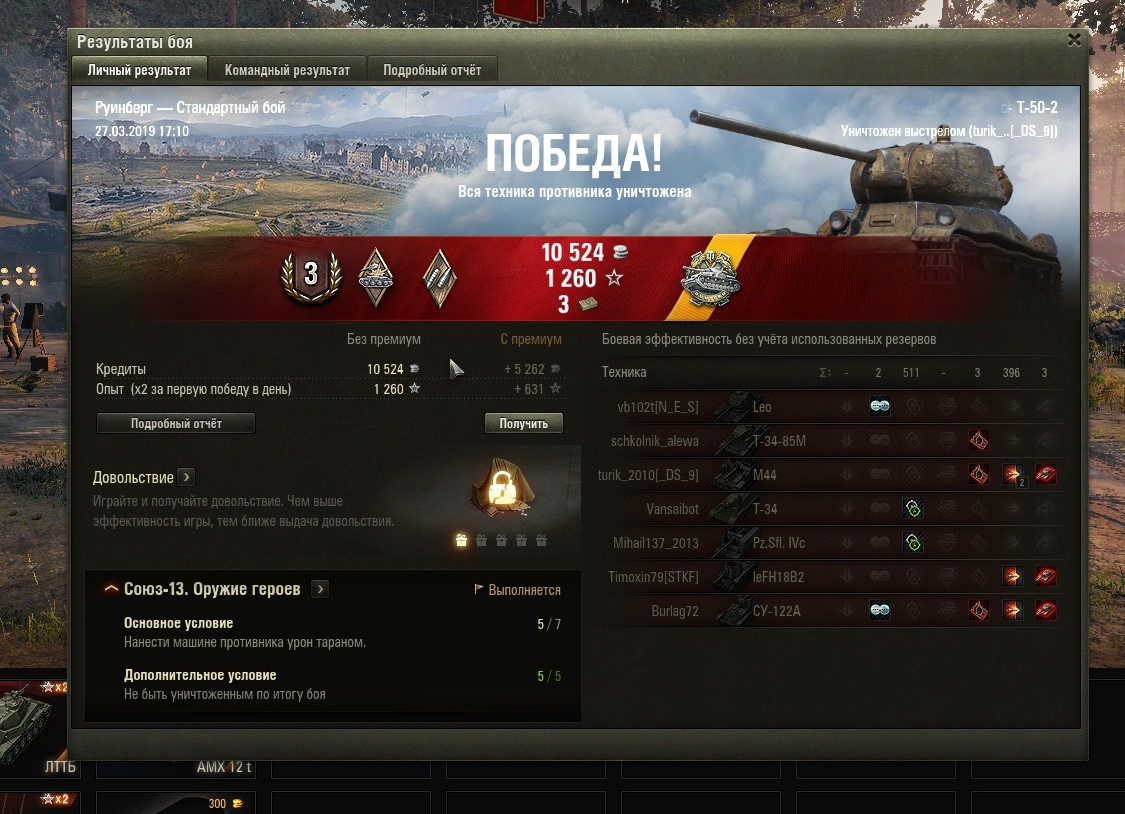
Task: Click the Подробный отчёт button
Action: tap(176, 424)
